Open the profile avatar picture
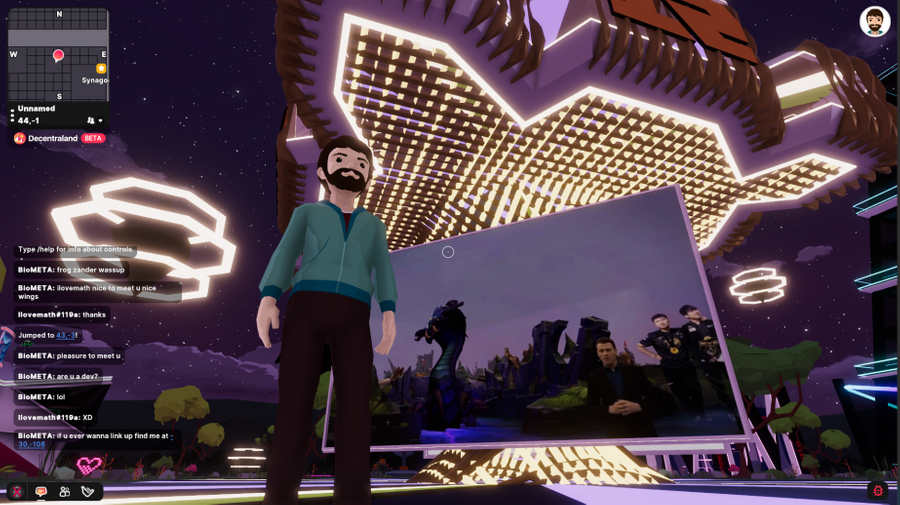 (x=874, y=22)
